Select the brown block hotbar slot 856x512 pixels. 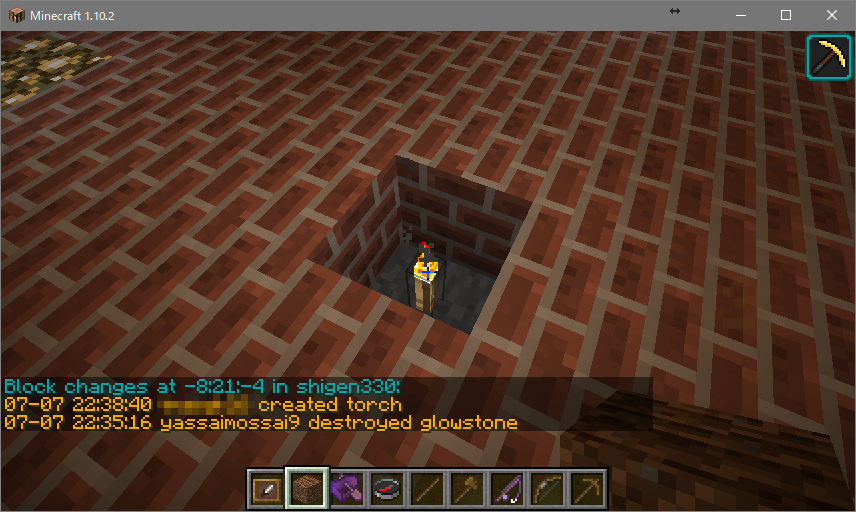pyautogui.click(x=306, y=489)
